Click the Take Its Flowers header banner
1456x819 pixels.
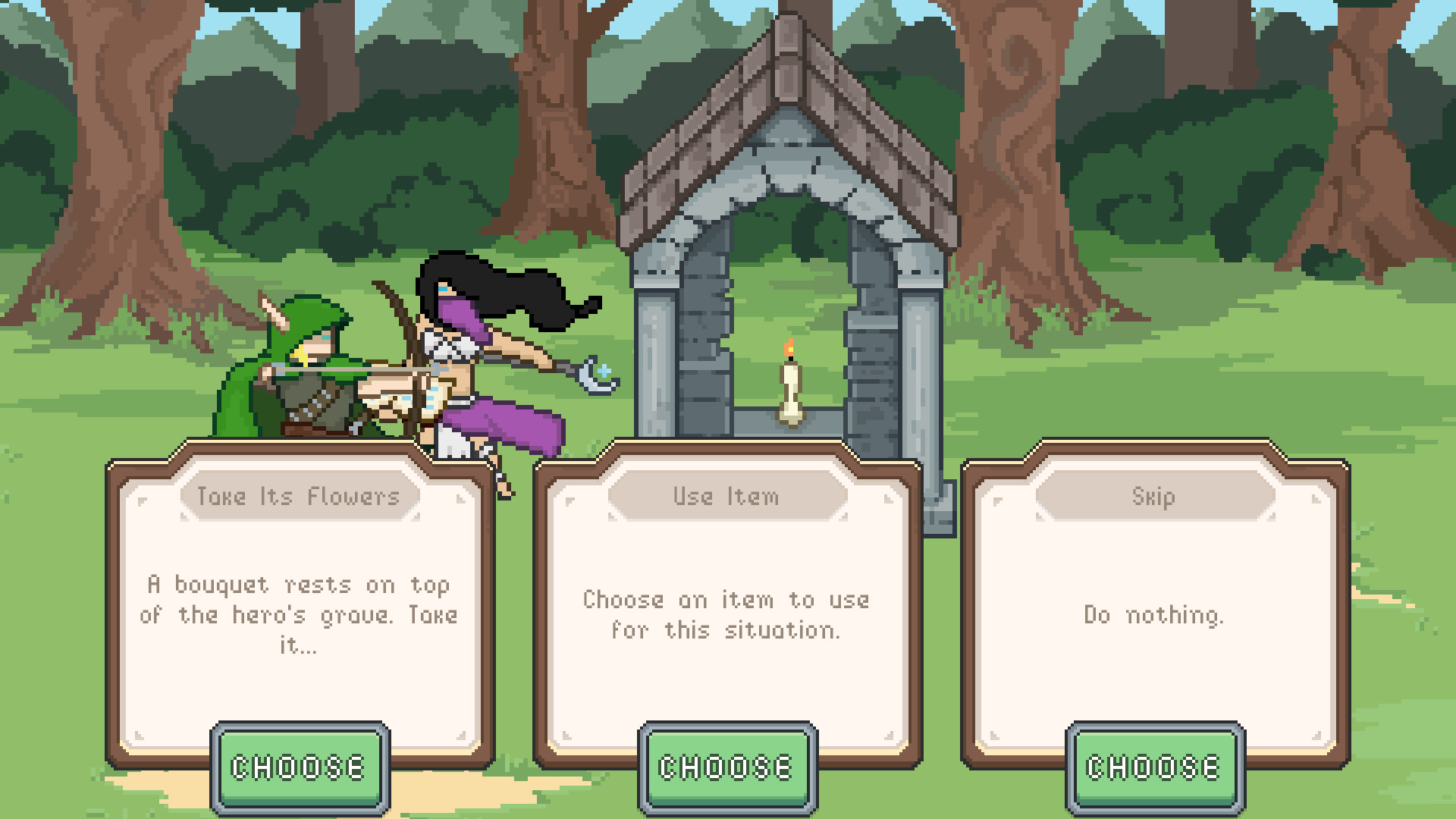300,497
